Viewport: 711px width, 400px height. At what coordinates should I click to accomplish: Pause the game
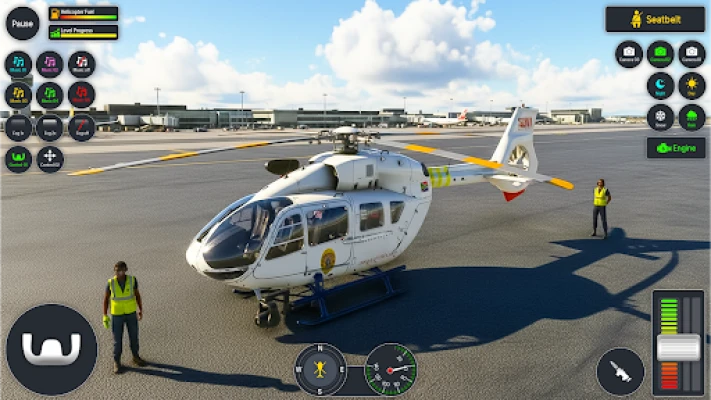(22, 22)
